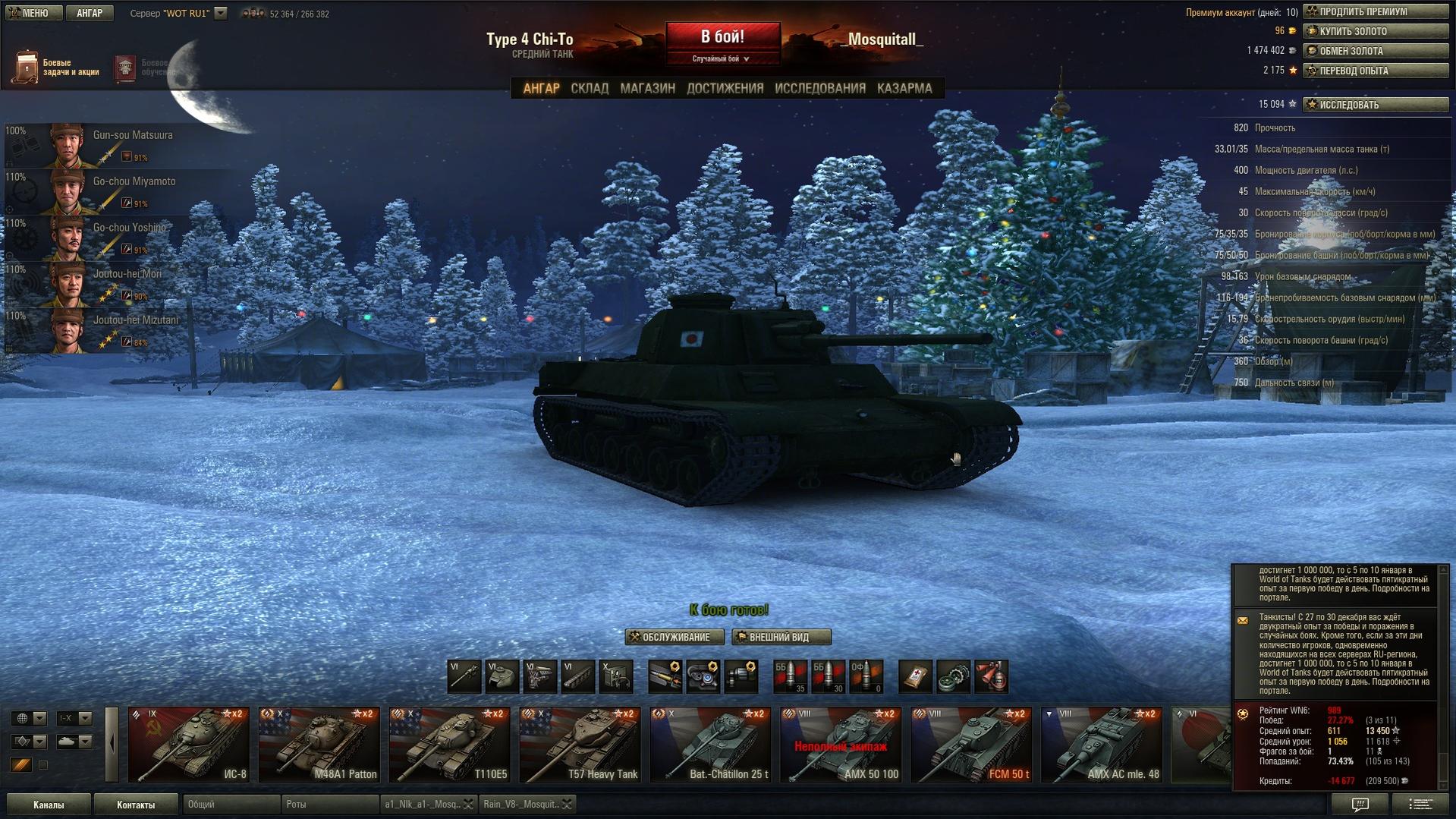Start battle with the red В бой! button

(x=722, y=37)
